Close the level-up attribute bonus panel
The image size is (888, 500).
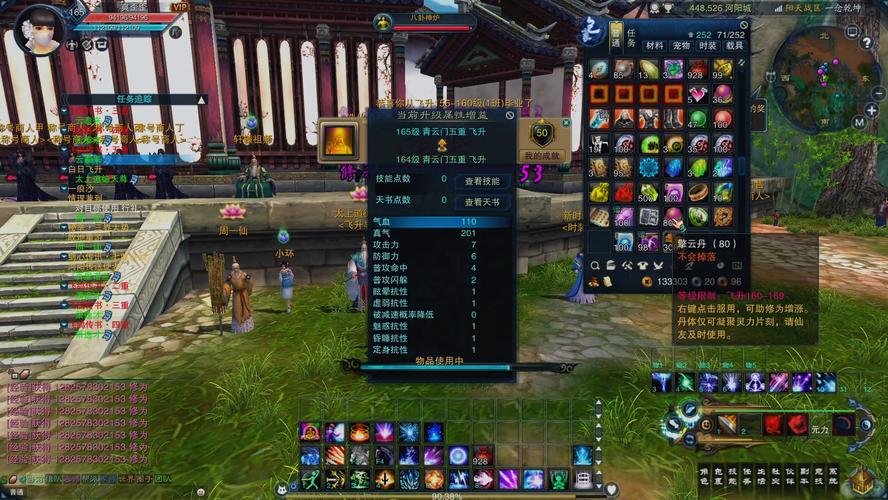(510, 116)
